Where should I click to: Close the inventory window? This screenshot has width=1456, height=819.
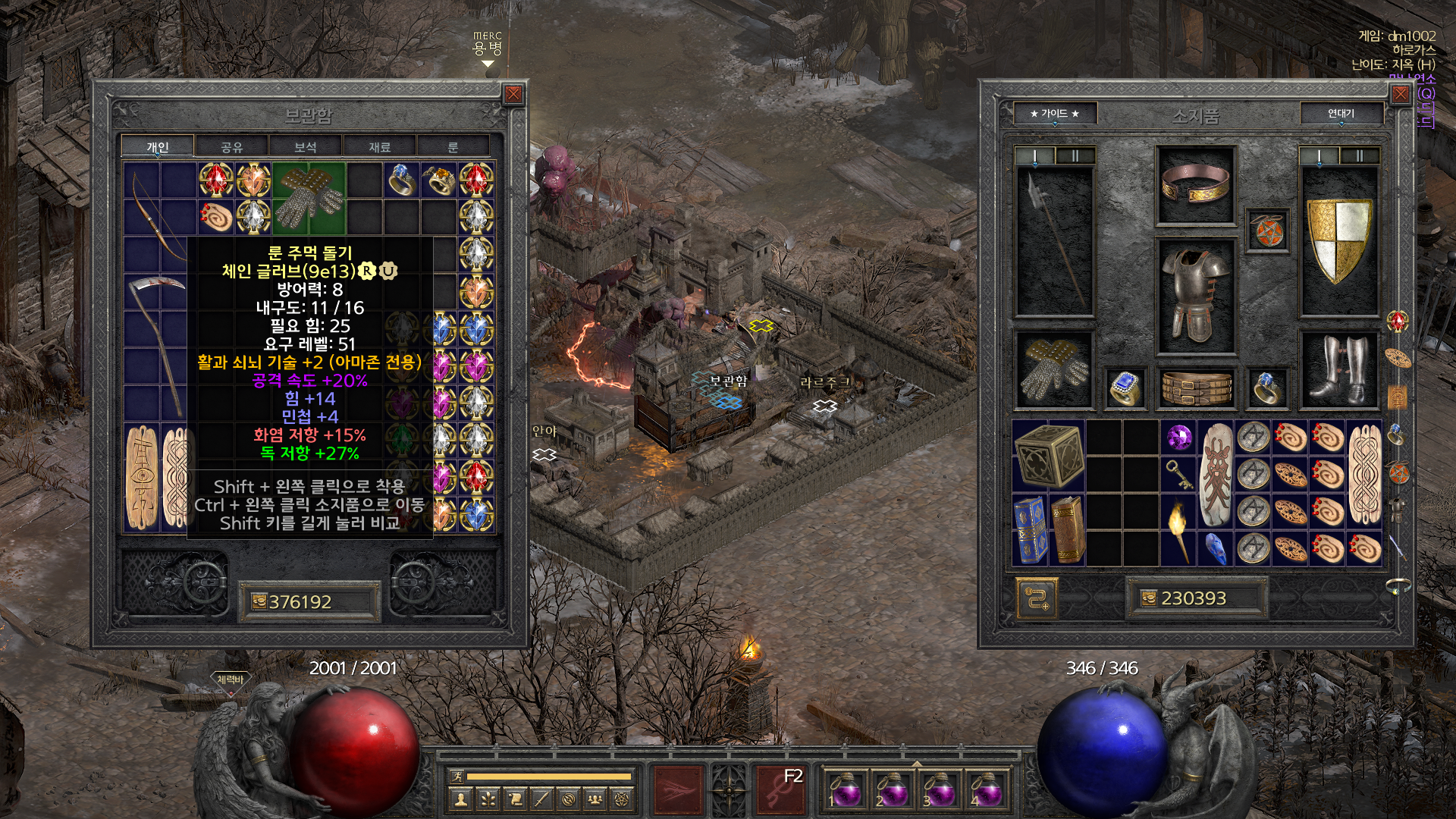click(1400, 94)
